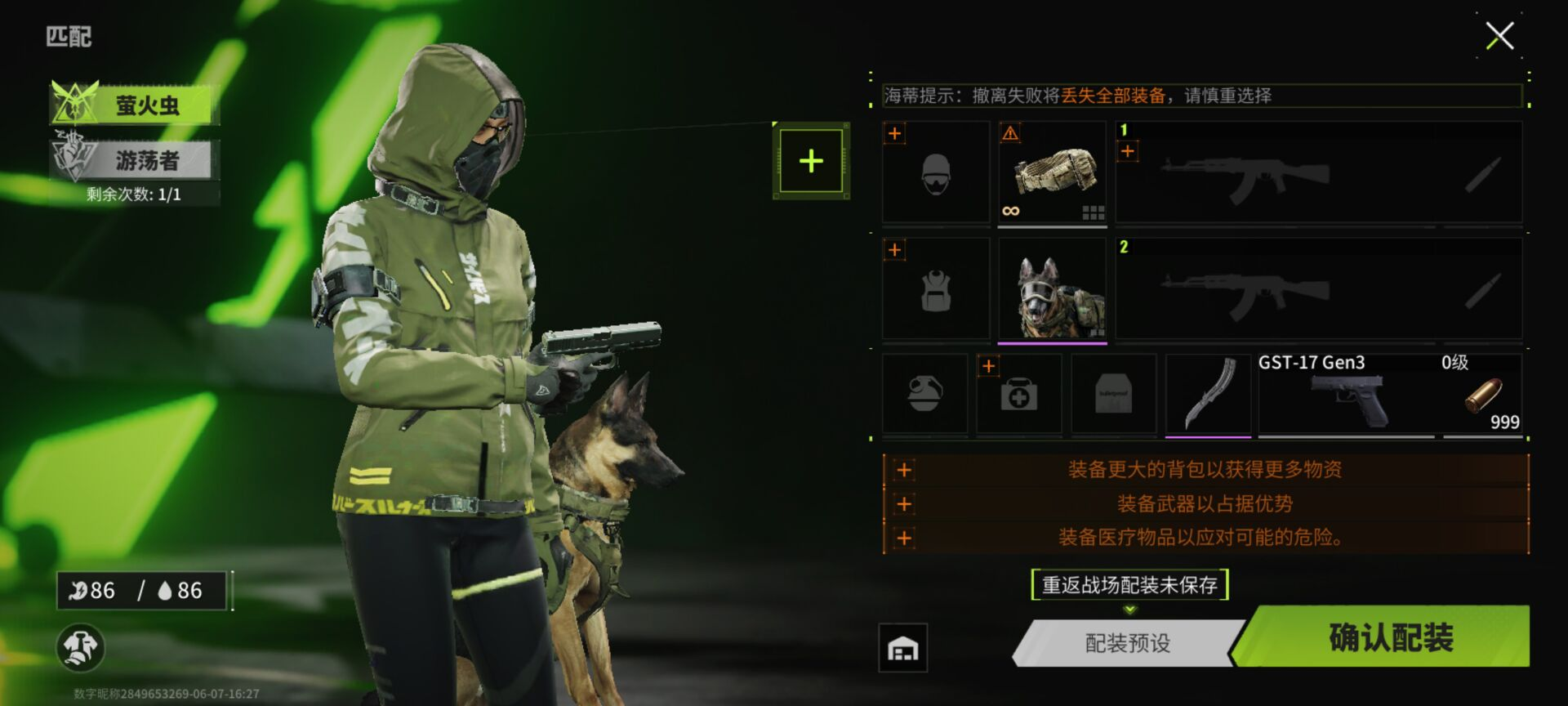Add a teammate with the green plus box
The height and width of the screenshot is (706, 1568).
811,161
